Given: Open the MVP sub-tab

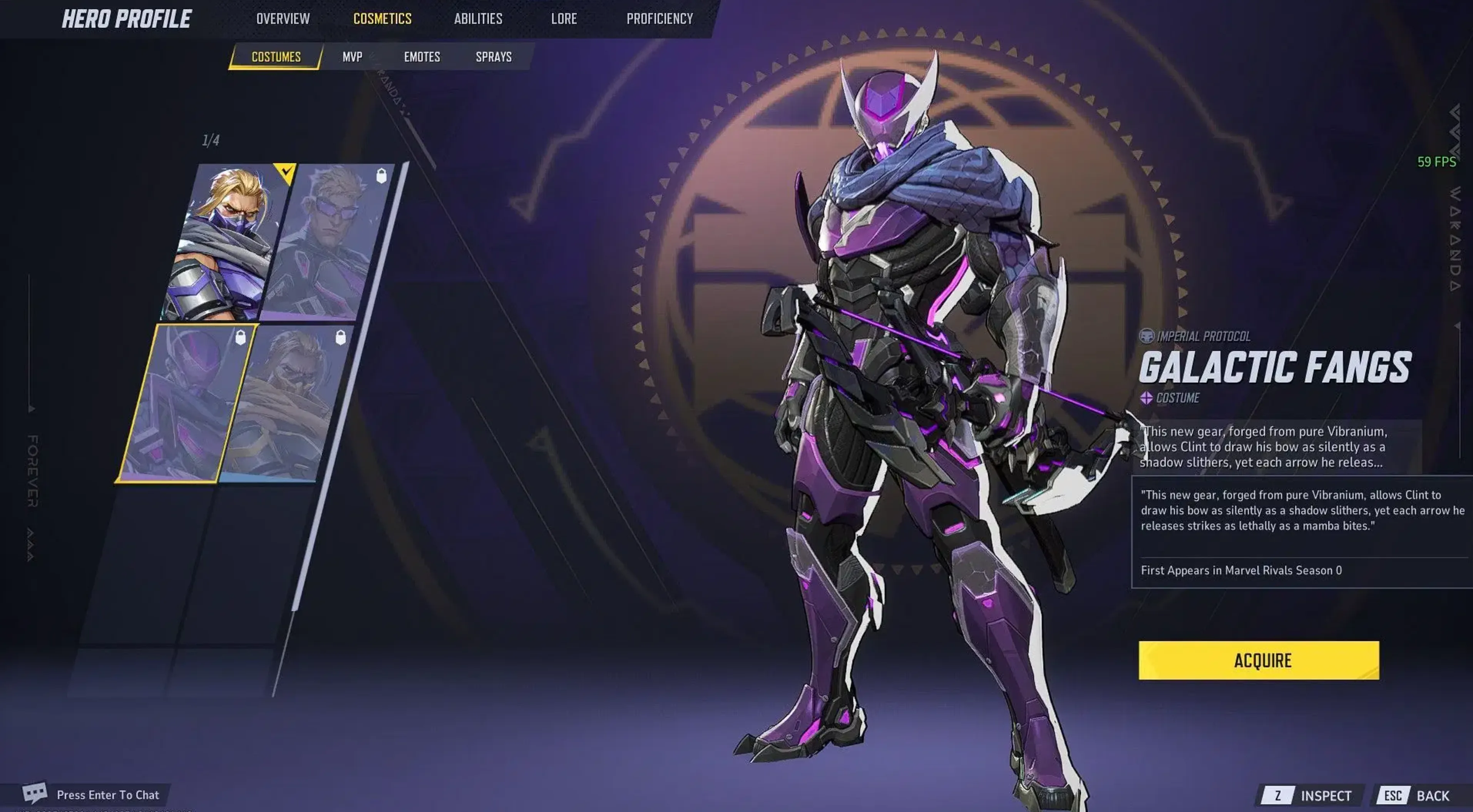Looking at the screenshot, I should click(x=352, y=57).
